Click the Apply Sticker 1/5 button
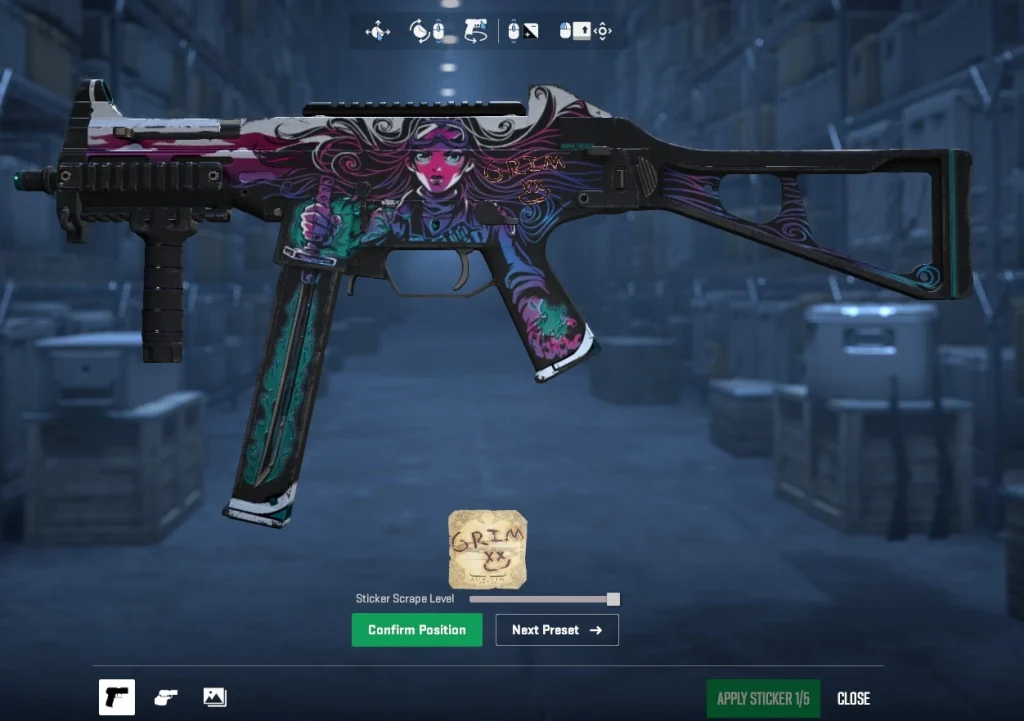The image size is (1024, 721). (x=763, y=698)
